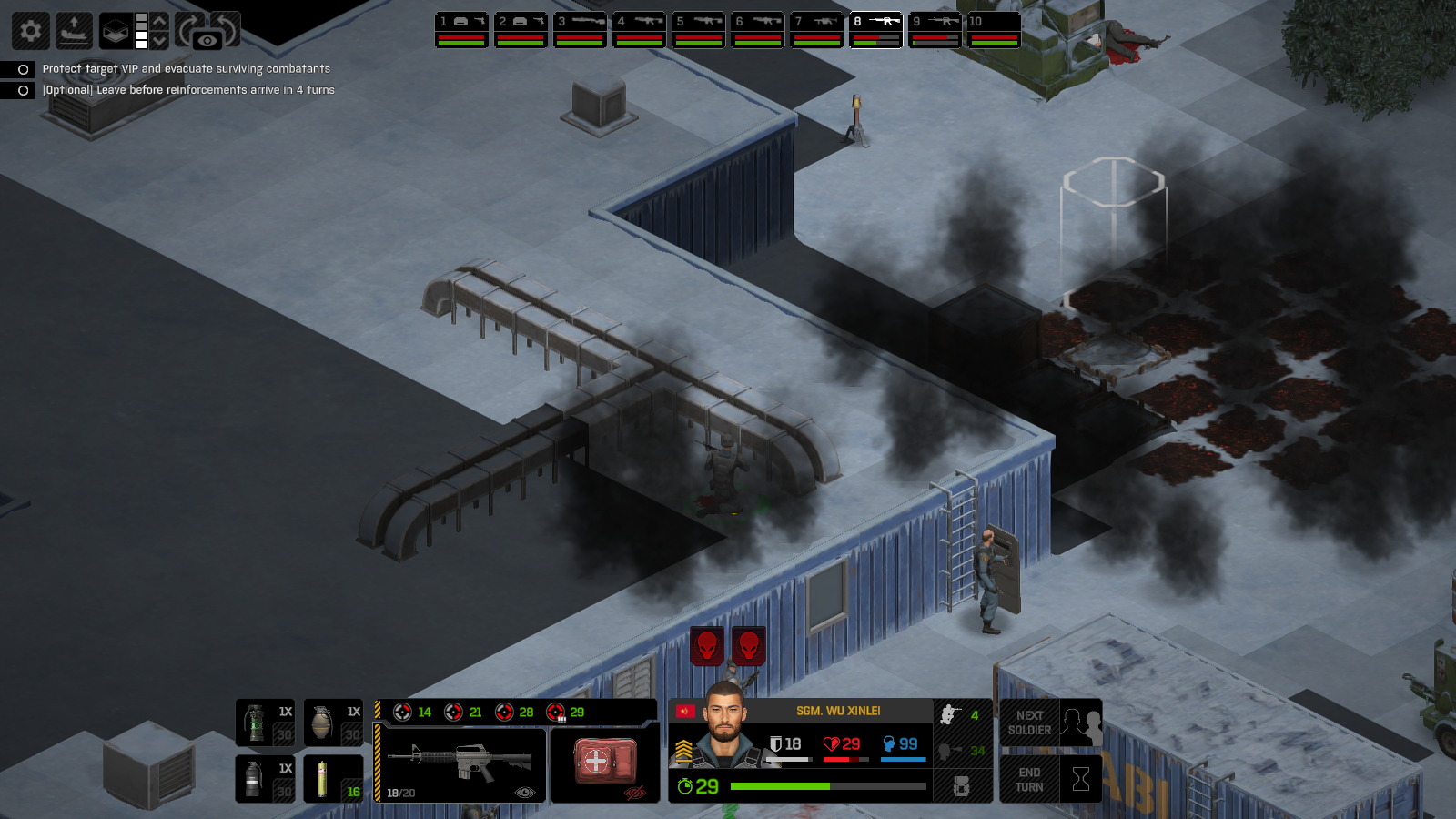Image resolution: width=1456 pixels, height=819 pixels.
Task: Open the soldier backpack inventory
Action: pyautogui.click(x=962, y=785)
